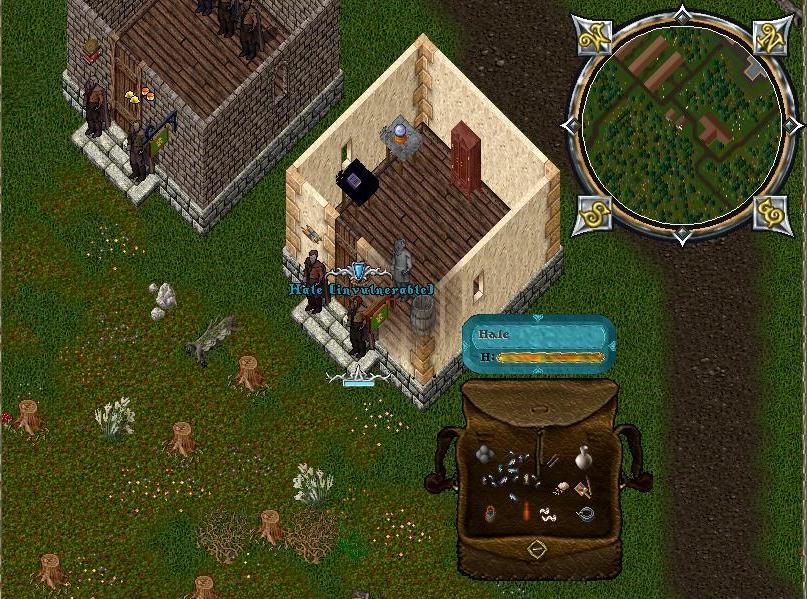Click the diamond emblem on the backpack's bottom flap
Screen dimensions: 807x599
pyautogui.click(x=537, y=550)
